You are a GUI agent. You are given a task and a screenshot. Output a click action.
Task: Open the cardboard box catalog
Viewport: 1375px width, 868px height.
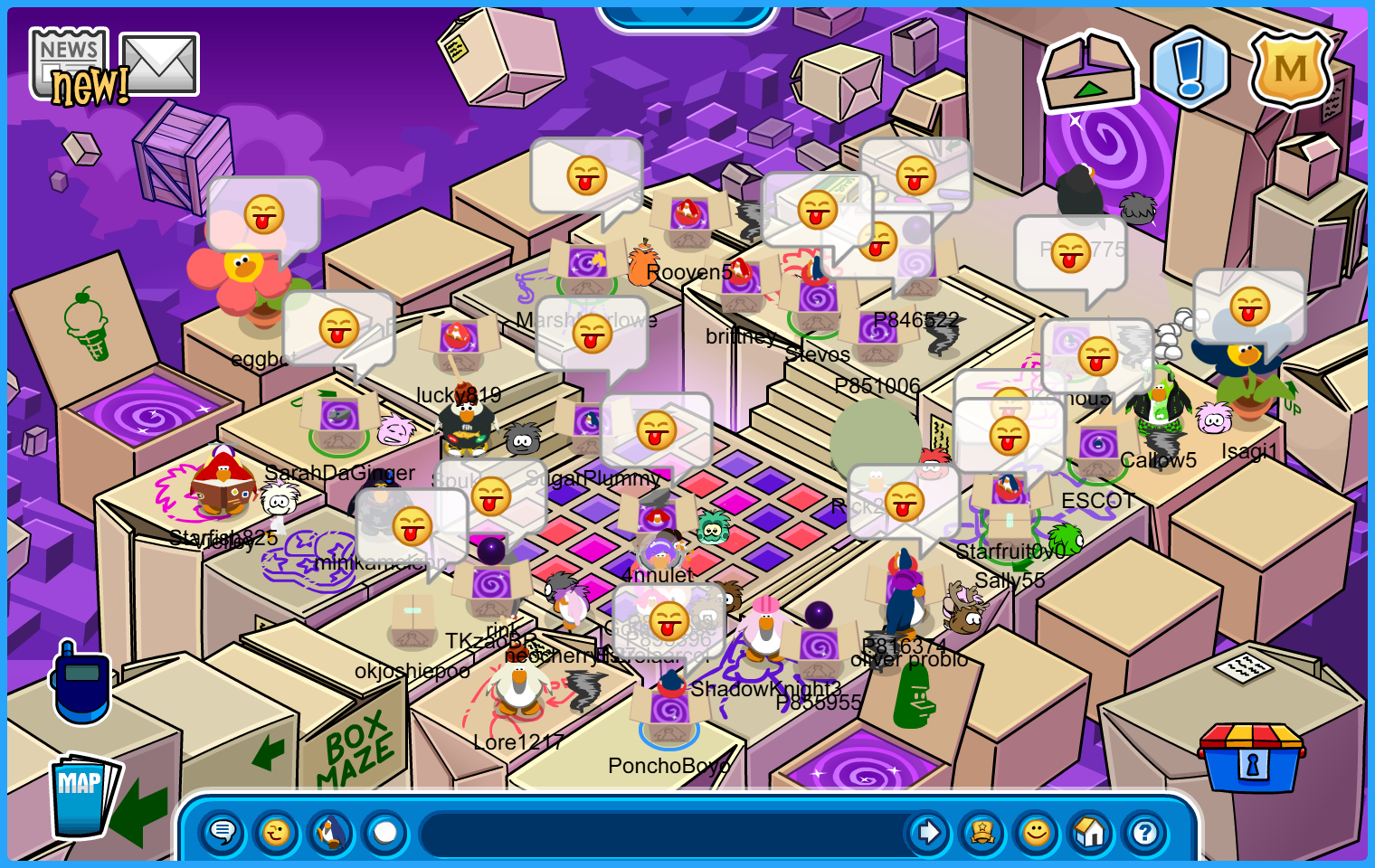click(1087, 72)
